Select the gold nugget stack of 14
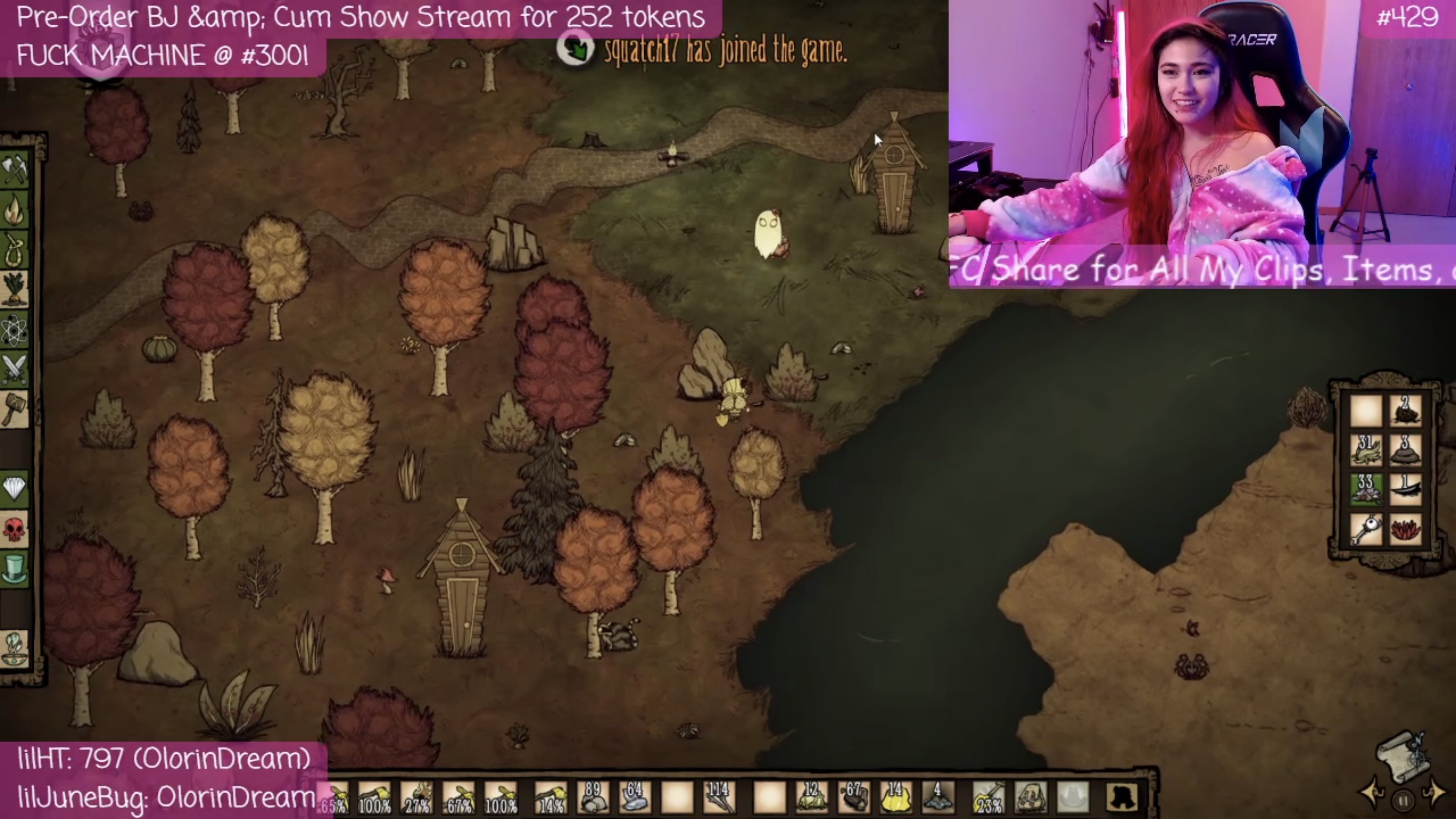Viewport: 1456px width, 819px height. [x=895, y=798]
